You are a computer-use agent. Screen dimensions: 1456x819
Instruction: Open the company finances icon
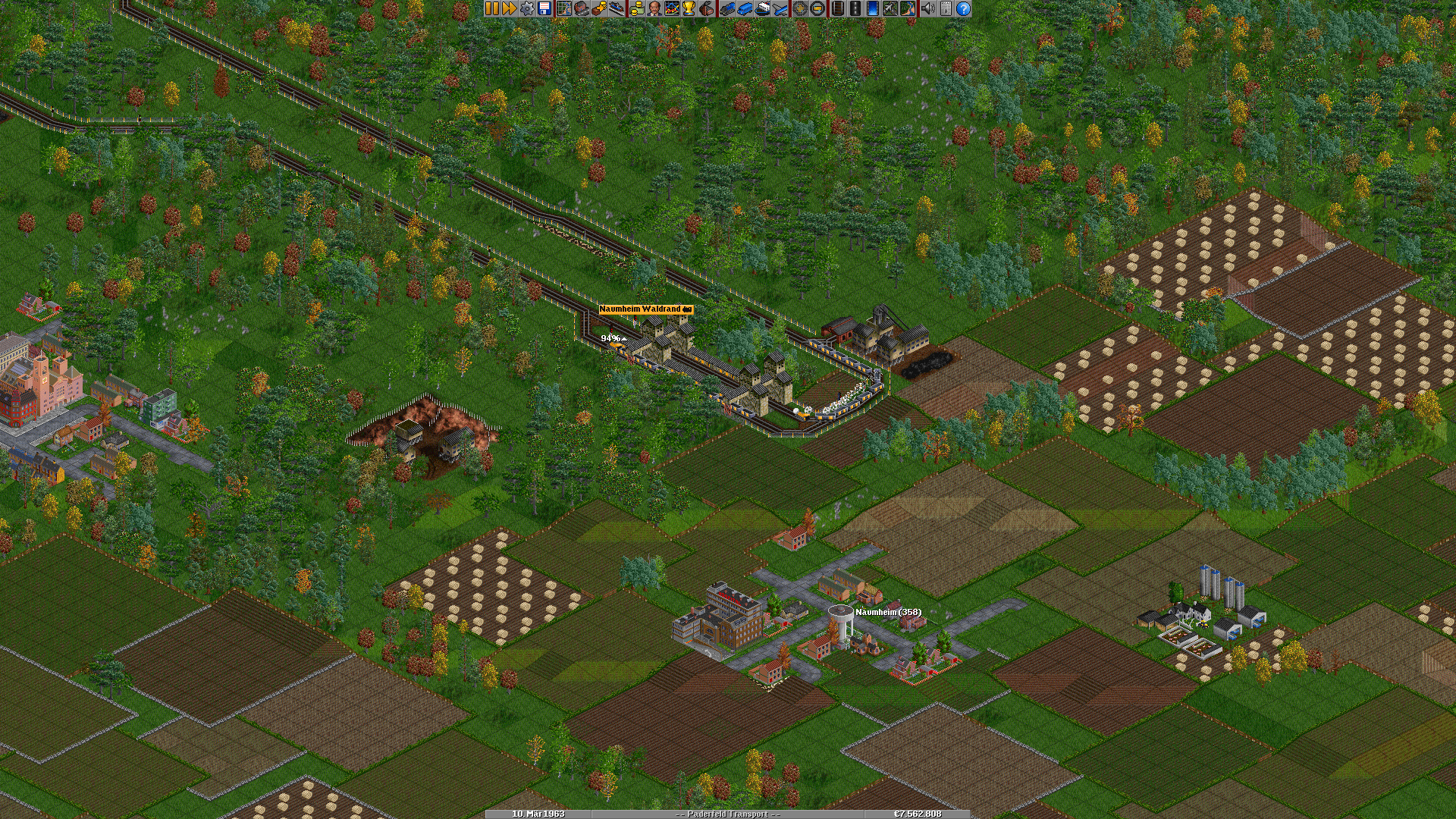[636, 8]
